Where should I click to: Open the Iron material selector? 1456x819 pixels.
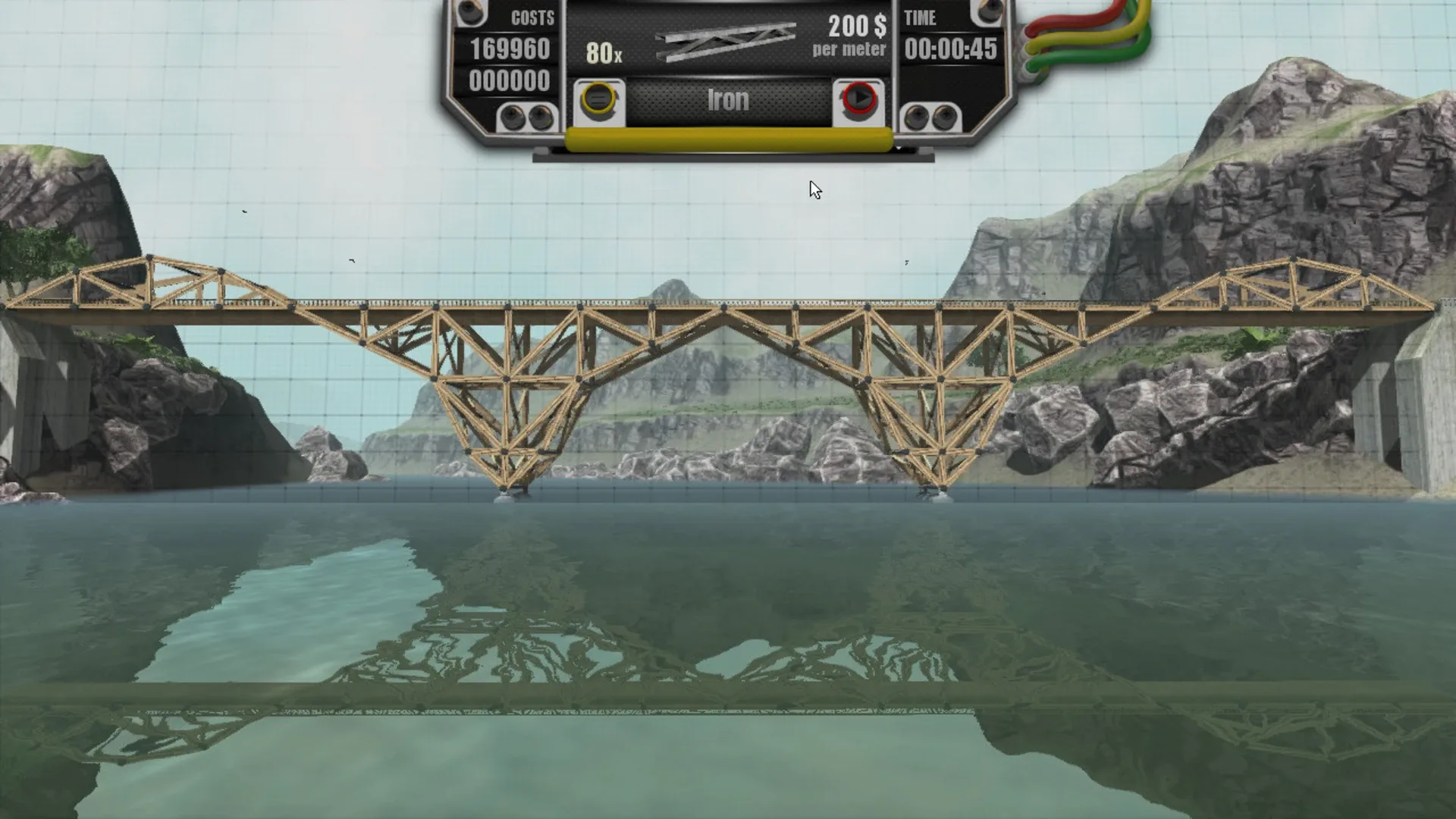point(726,99)
